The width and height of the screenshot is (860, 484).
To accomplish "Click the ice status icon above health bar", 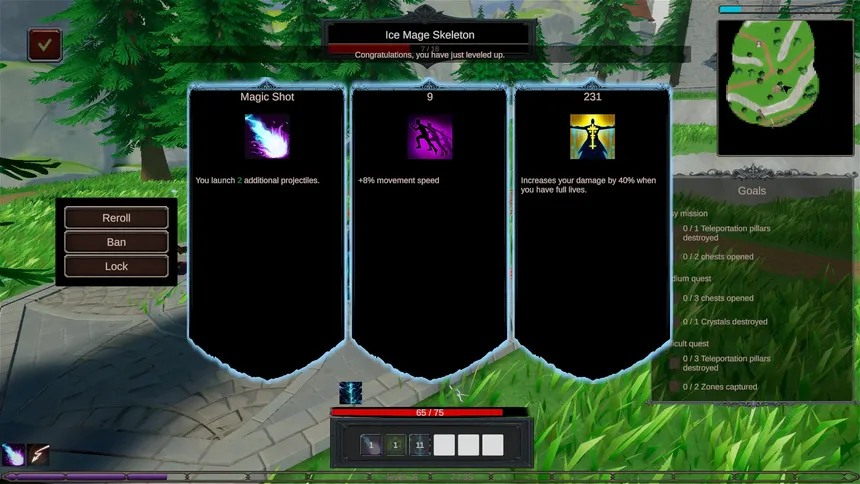I will coord(350,393).
